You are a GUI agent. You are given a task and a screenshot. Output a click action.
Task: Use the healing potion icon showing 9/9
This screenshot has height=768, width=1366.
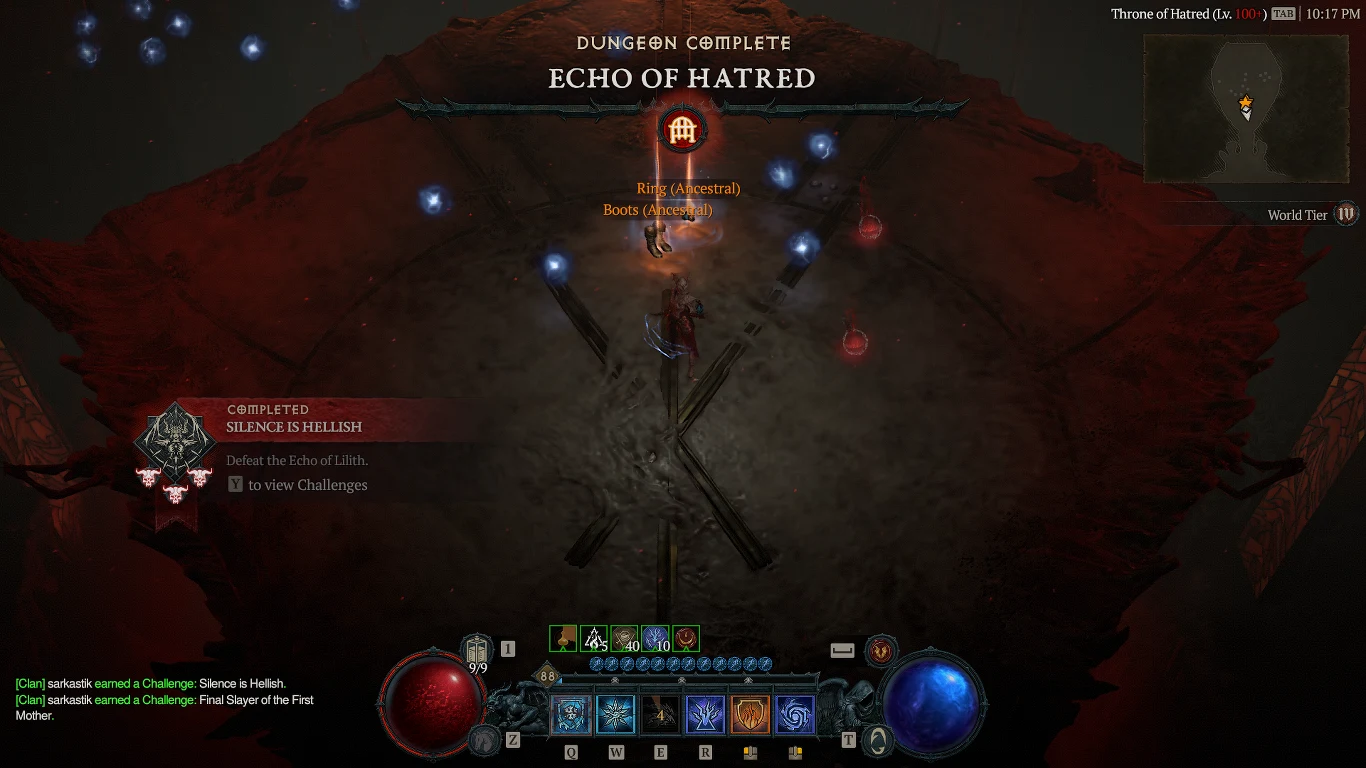tap(477, 648)
